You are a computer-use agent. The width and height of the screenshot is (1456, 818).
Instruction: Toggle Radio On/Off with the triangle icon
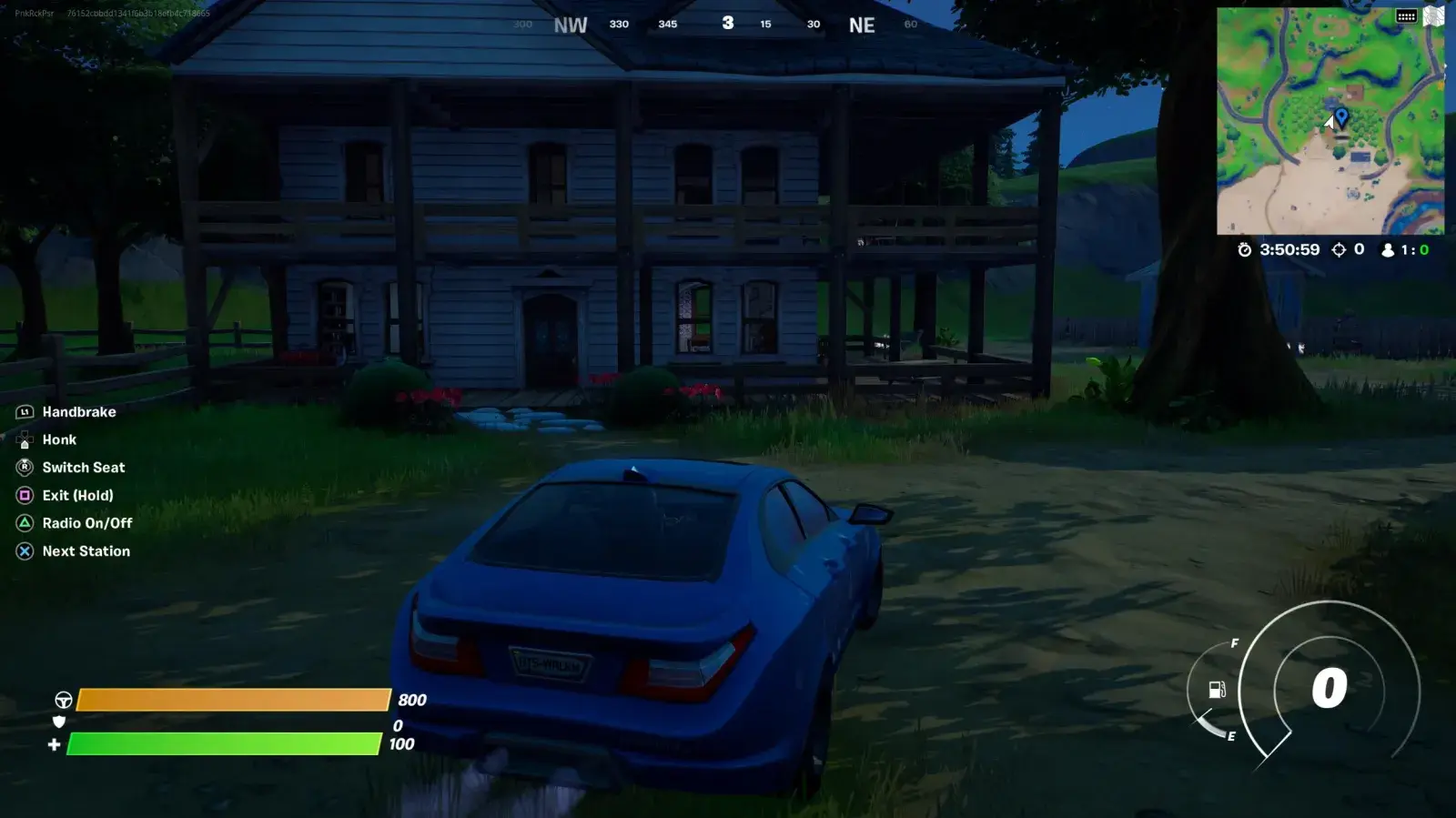tap(25, 523)
